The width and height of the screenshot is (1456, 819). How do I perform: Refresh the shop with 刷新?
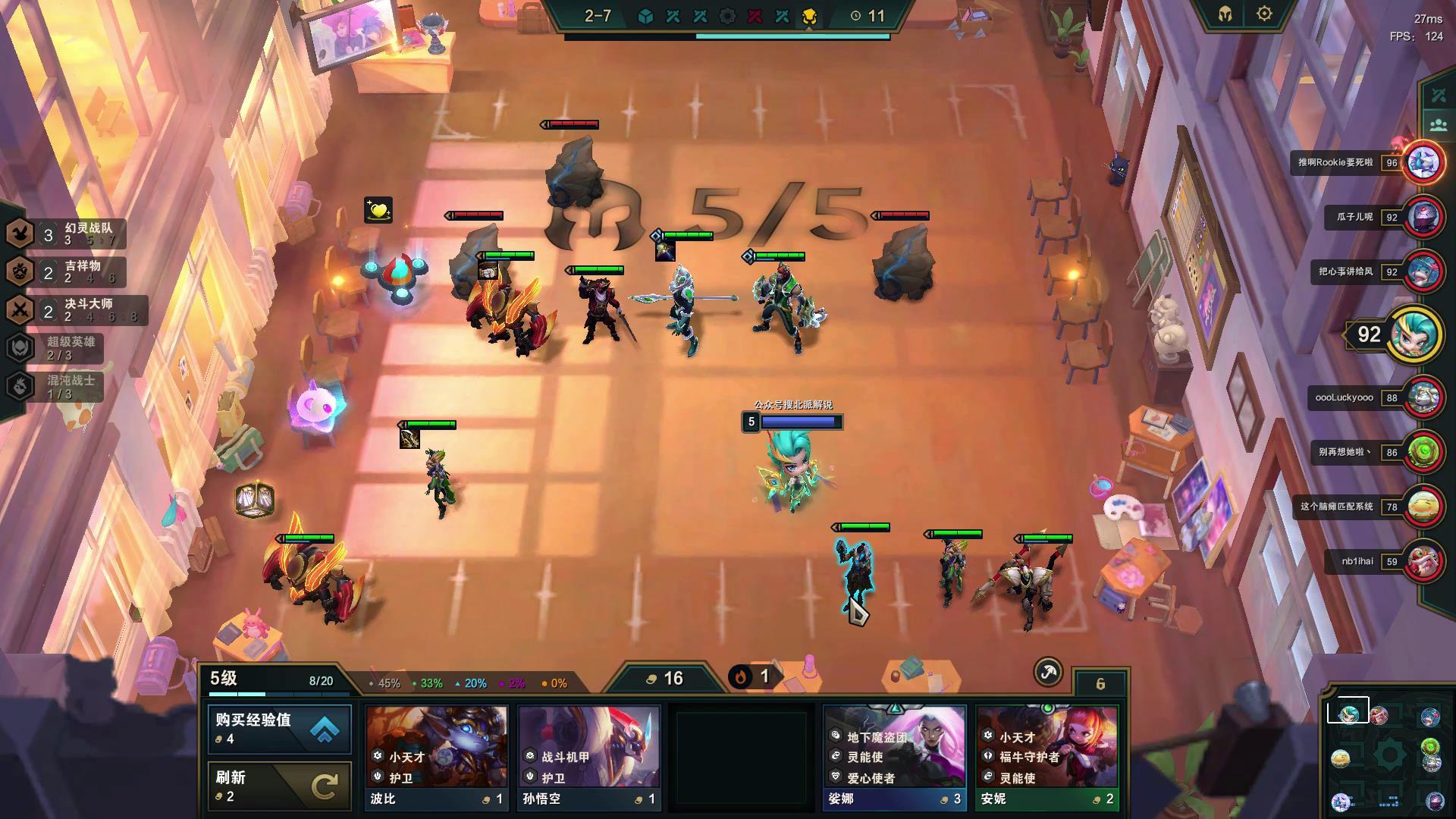click(x=279, y=786)
